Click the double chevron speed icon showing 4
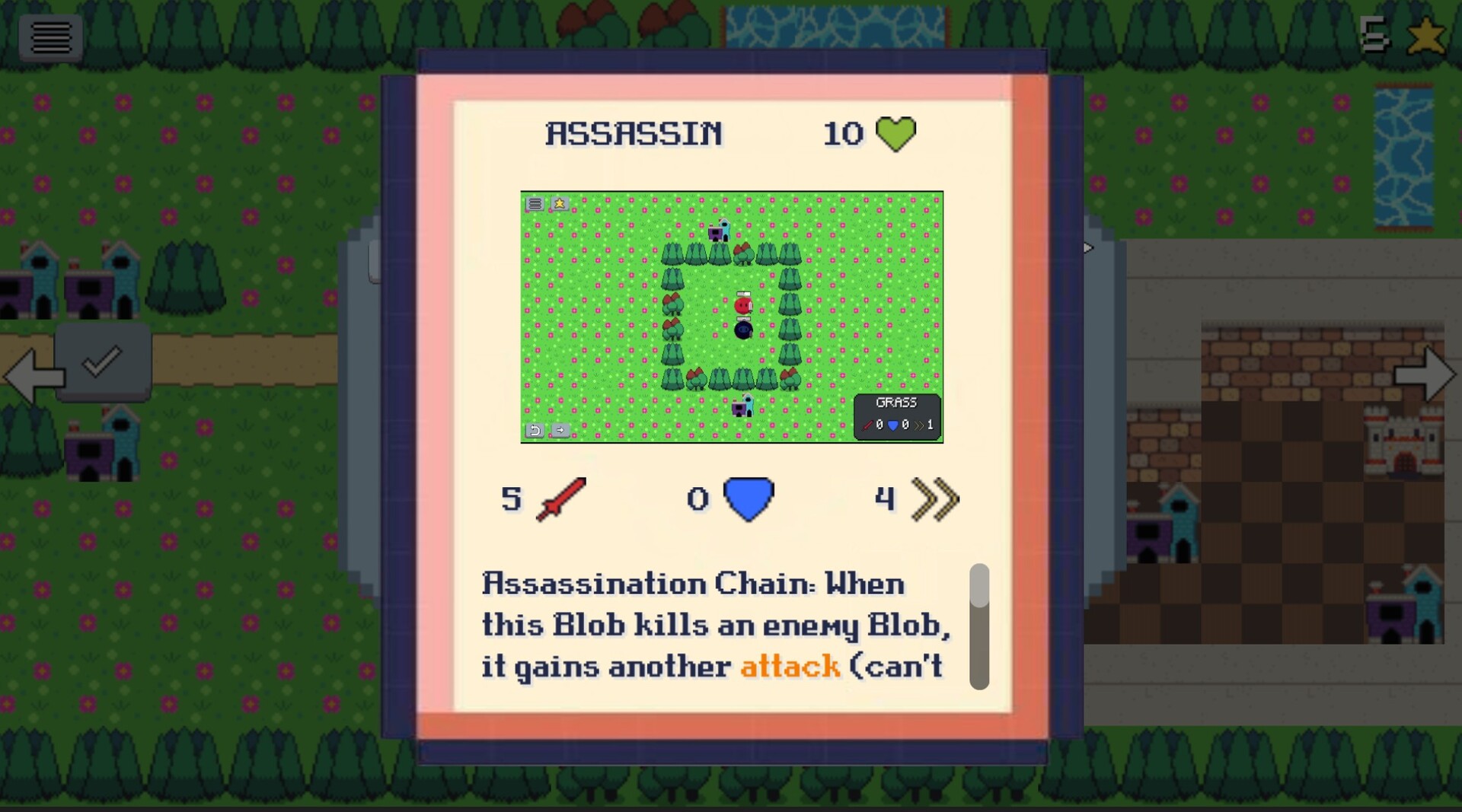 click(935, 500)
